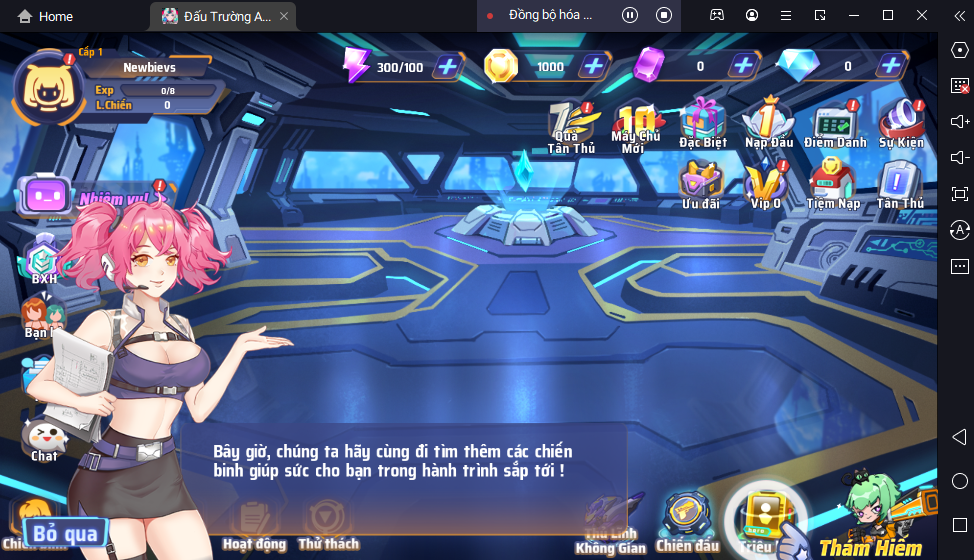The height and width of the screenshot is (560, 974).
Task: Add more lightning energy with plus button
Action: point(447,67)
